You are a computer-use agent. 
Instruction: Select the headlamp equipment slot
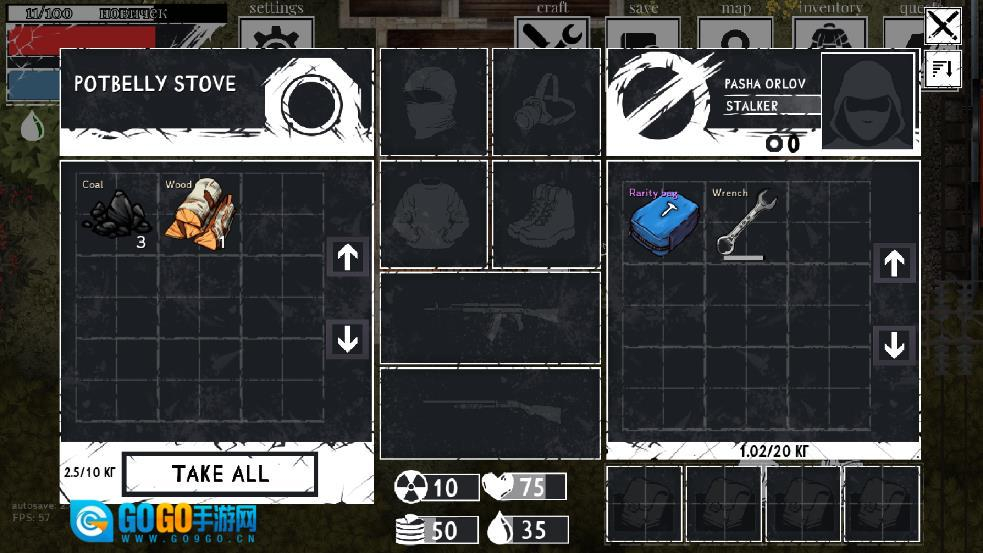(x=545, y=102)
